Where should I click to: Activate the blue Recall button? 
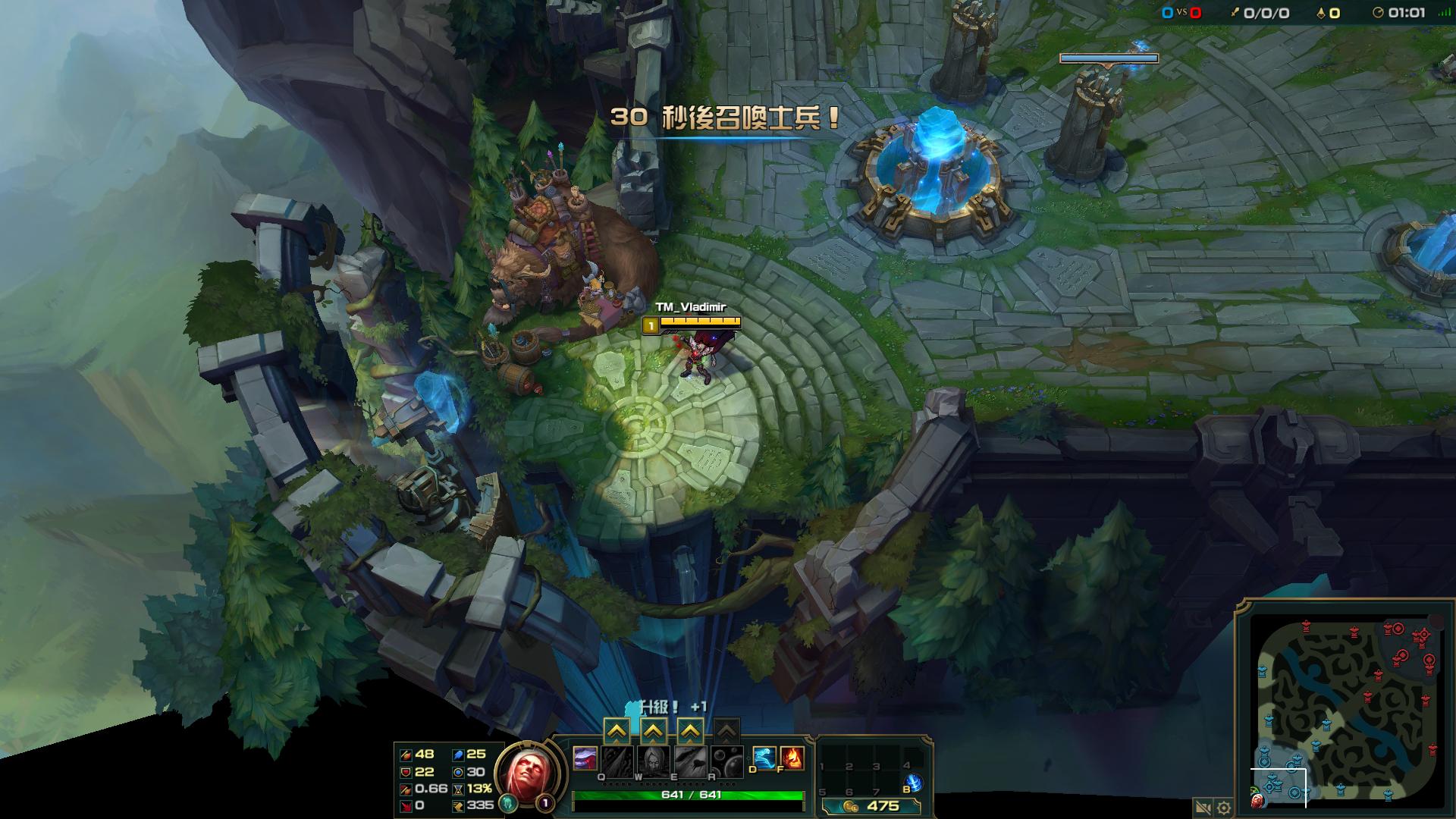pos(913,783)
